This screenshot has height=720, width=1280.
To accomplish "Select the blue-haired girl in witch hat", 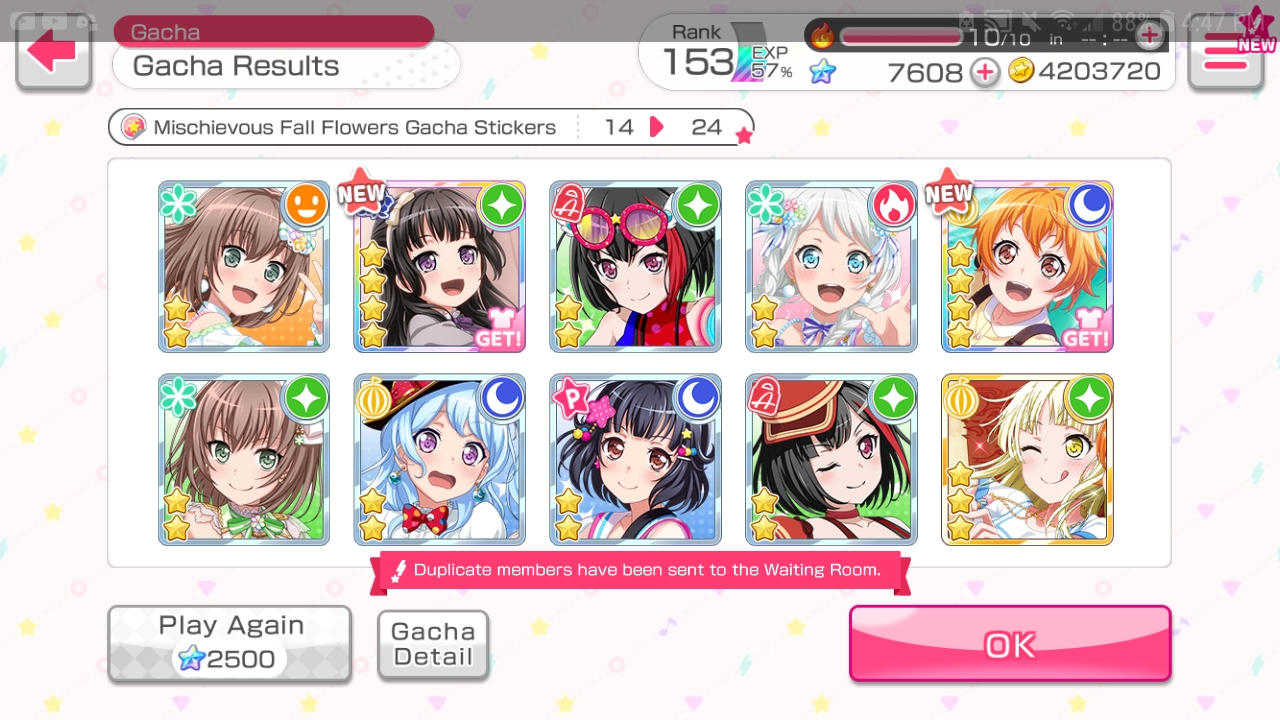I will point(440,460).
